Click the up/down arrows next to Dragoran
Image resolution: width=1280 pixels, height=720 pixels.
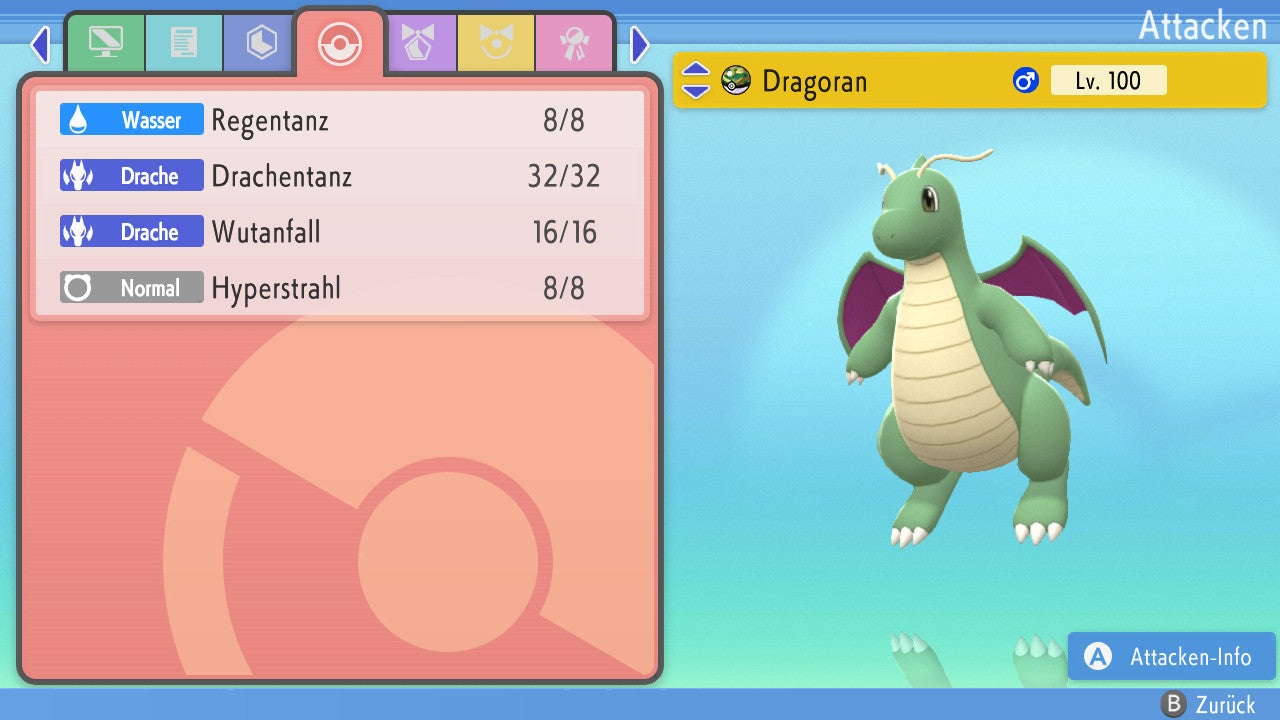(696, 80)
